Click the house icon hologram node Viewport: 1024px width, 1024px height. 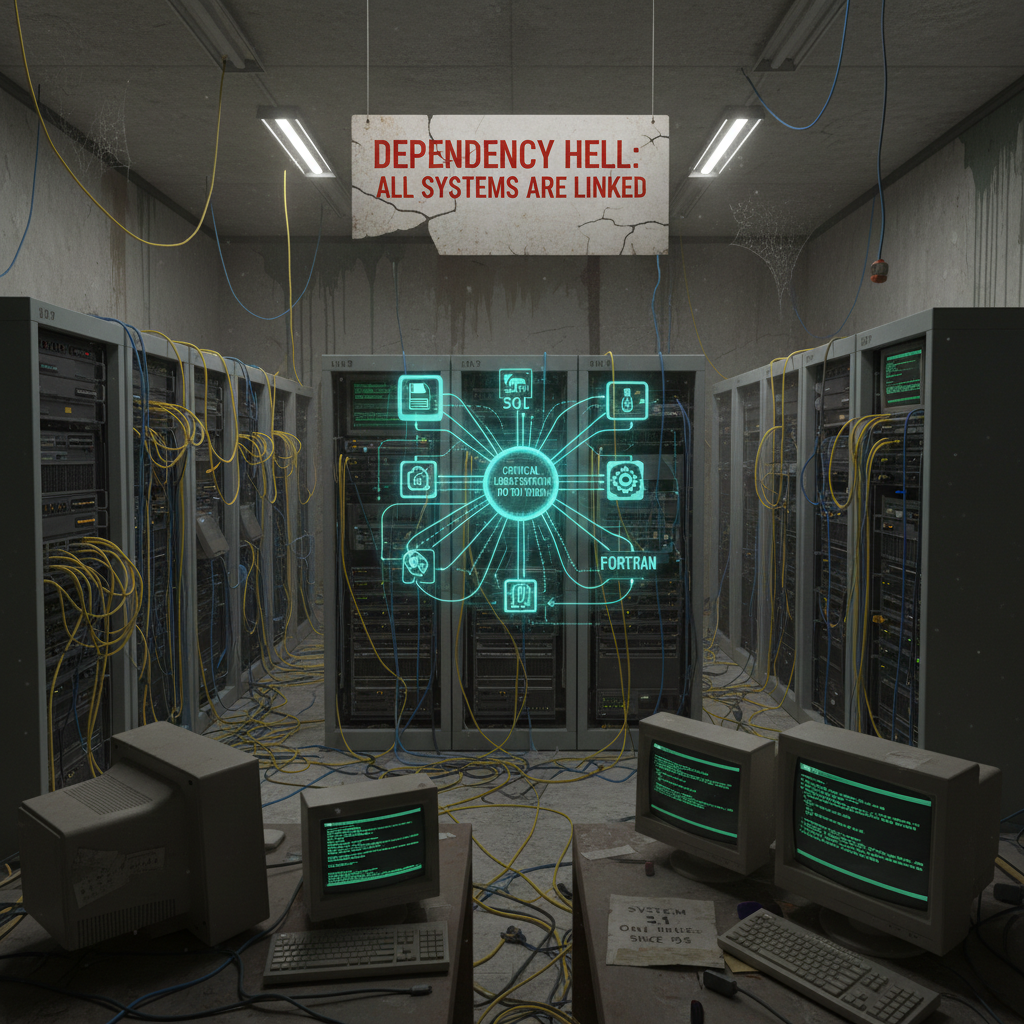tap(418, 481)
